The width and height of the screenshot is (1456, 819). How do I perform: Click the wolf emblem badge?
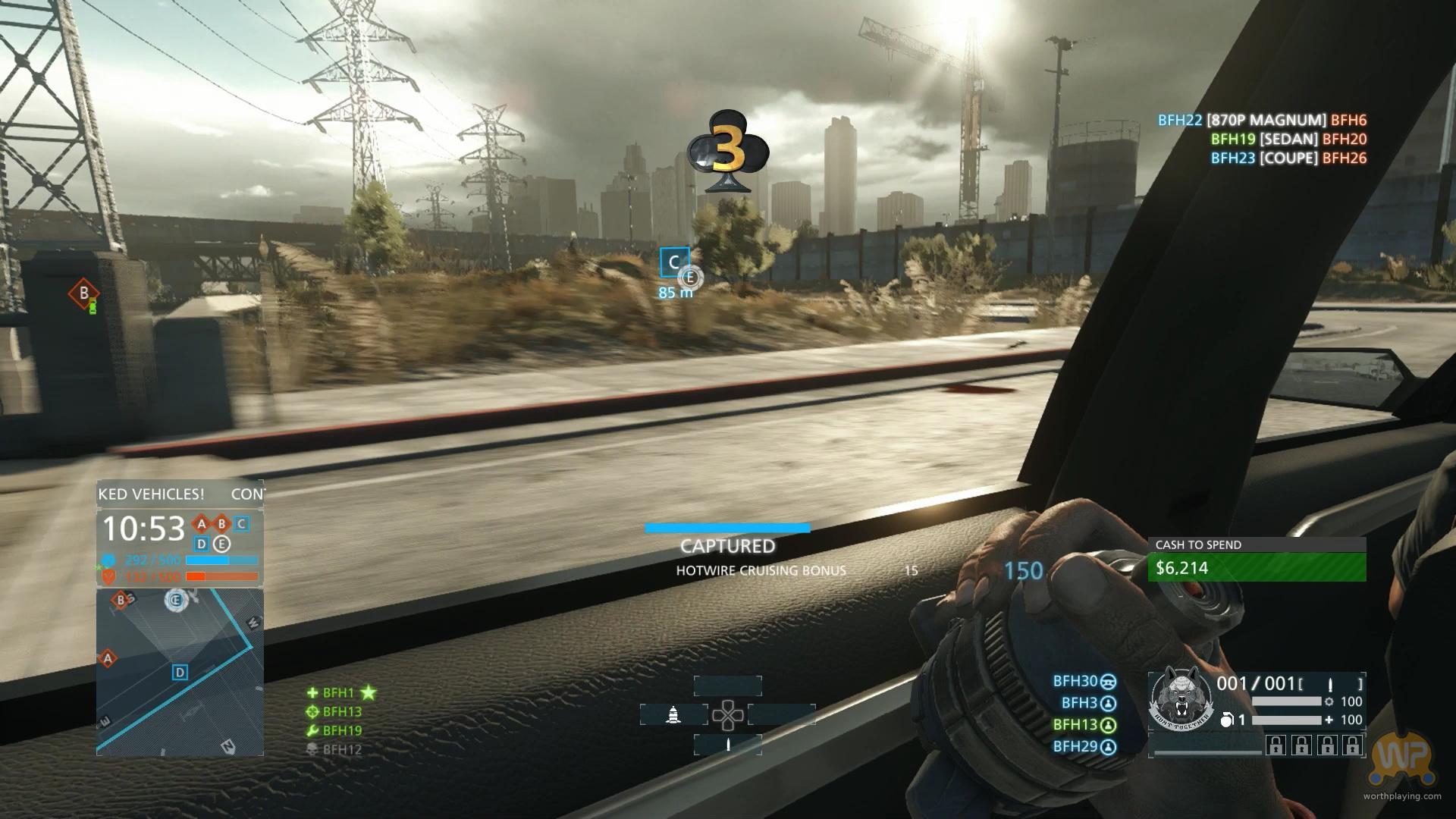point(1178,698)
